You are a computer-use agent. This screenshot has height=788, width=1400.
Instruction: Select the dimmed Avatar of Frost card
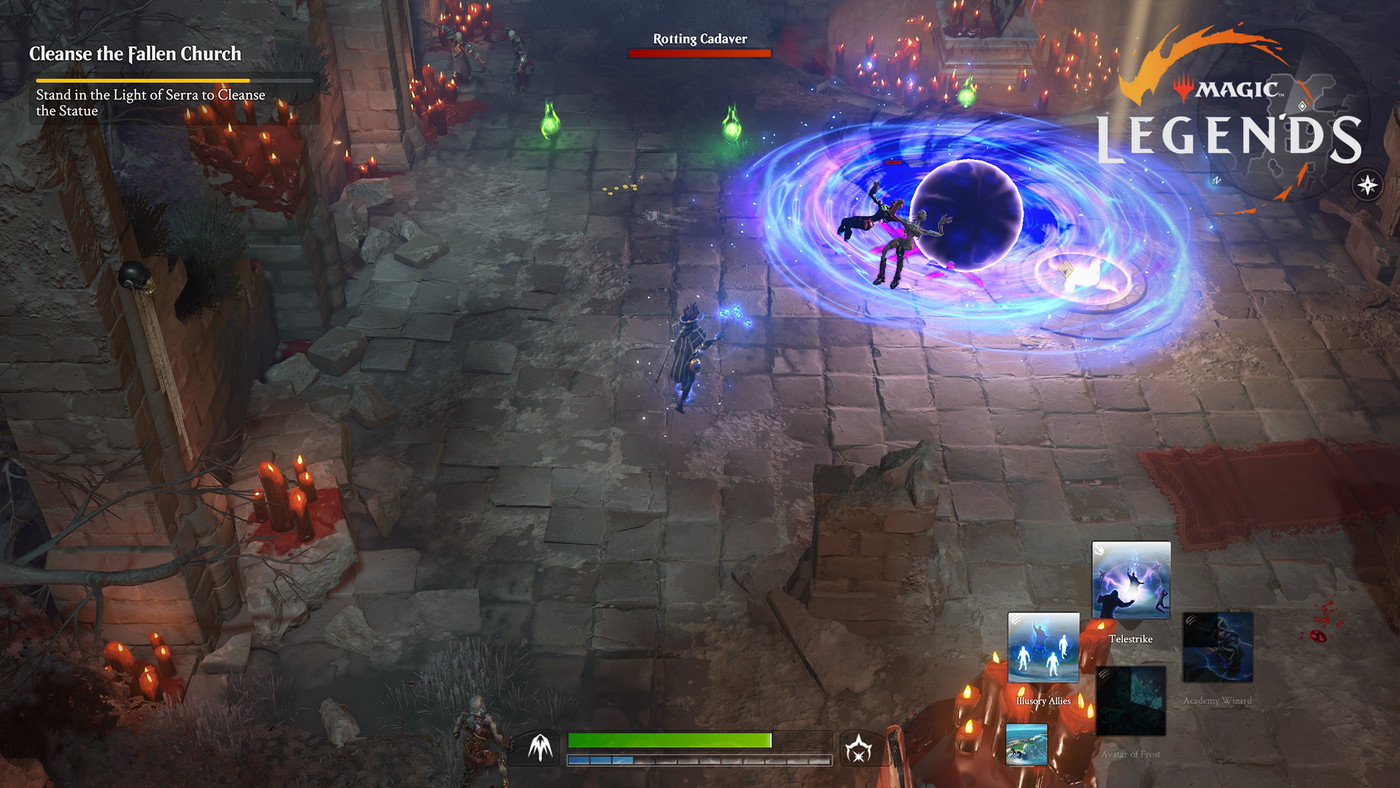(x=1131, y=701)
